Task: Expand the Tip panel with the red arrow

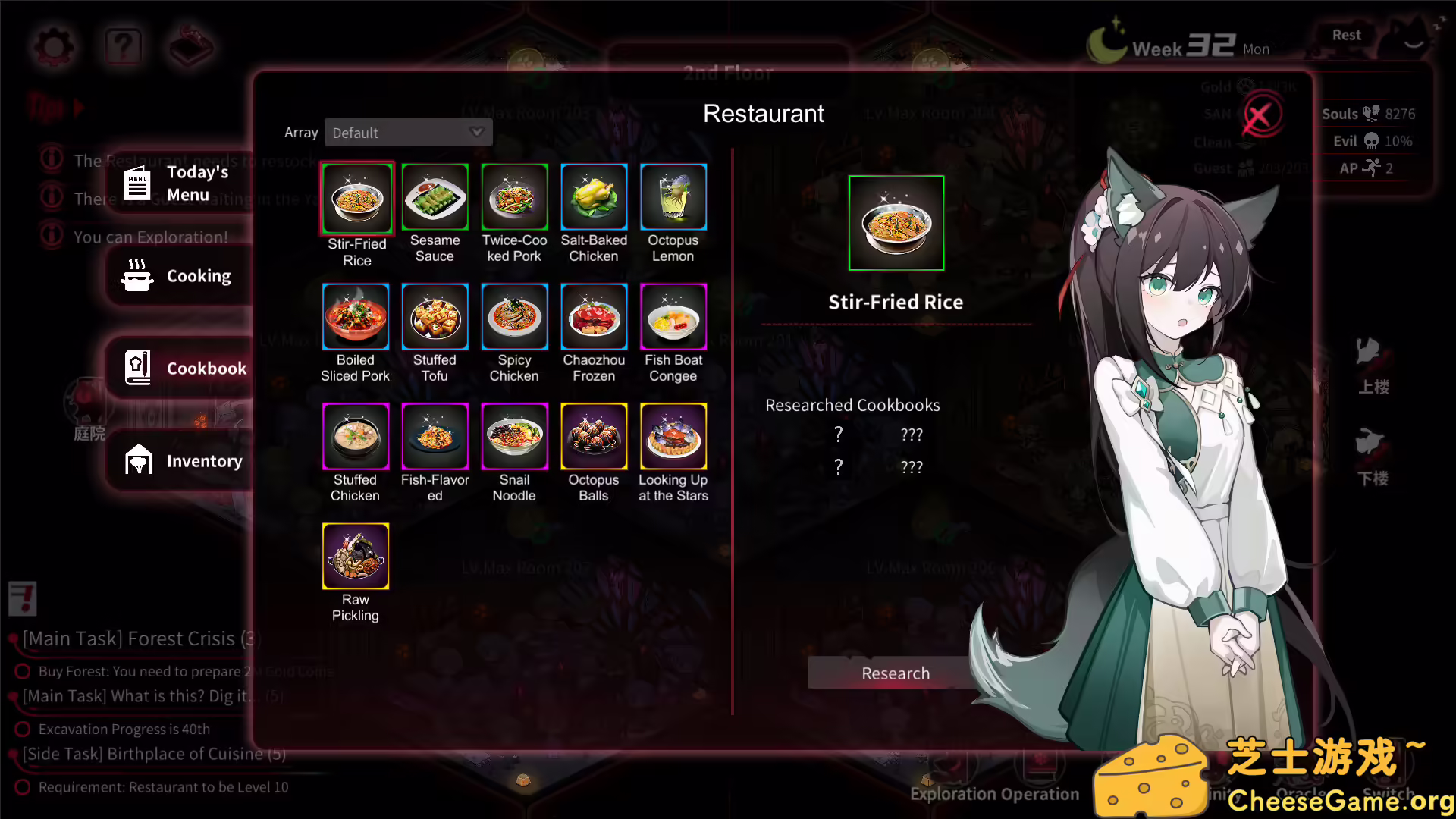Action: (80, 108)
